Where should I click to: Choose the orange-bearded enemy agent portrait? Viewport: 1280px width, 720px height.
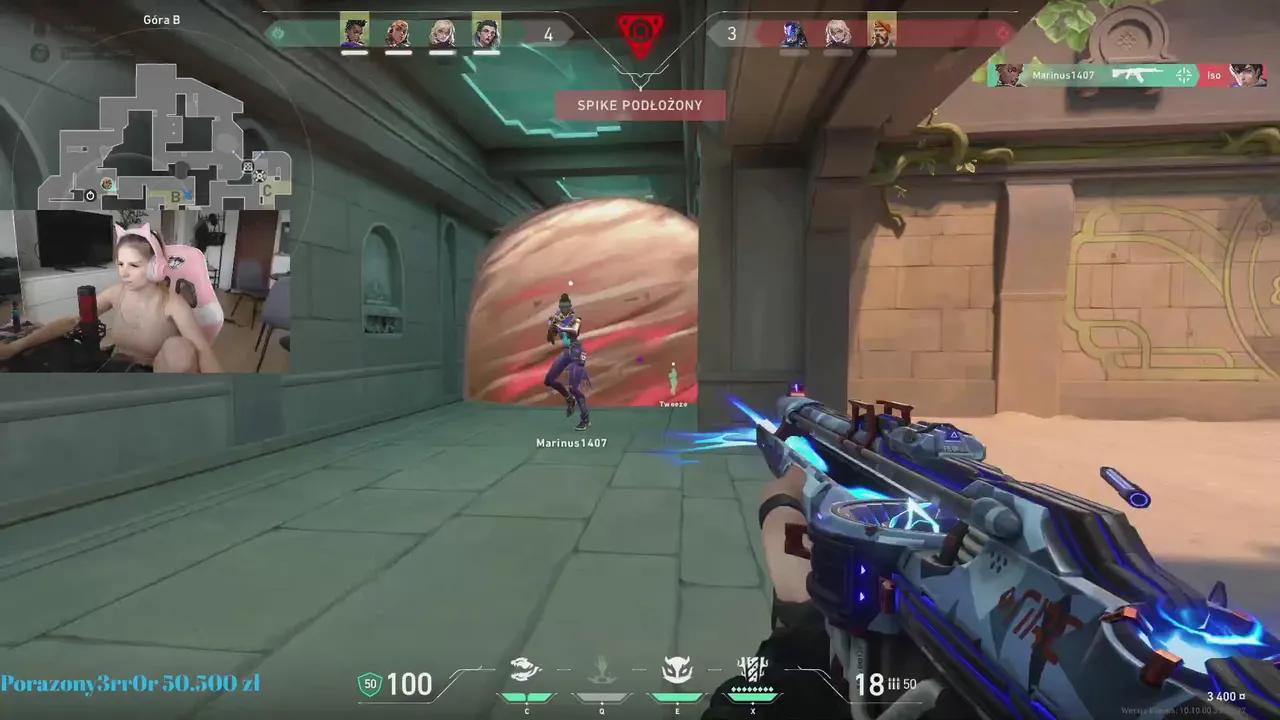pyautogui.click(x=881, y=34)
